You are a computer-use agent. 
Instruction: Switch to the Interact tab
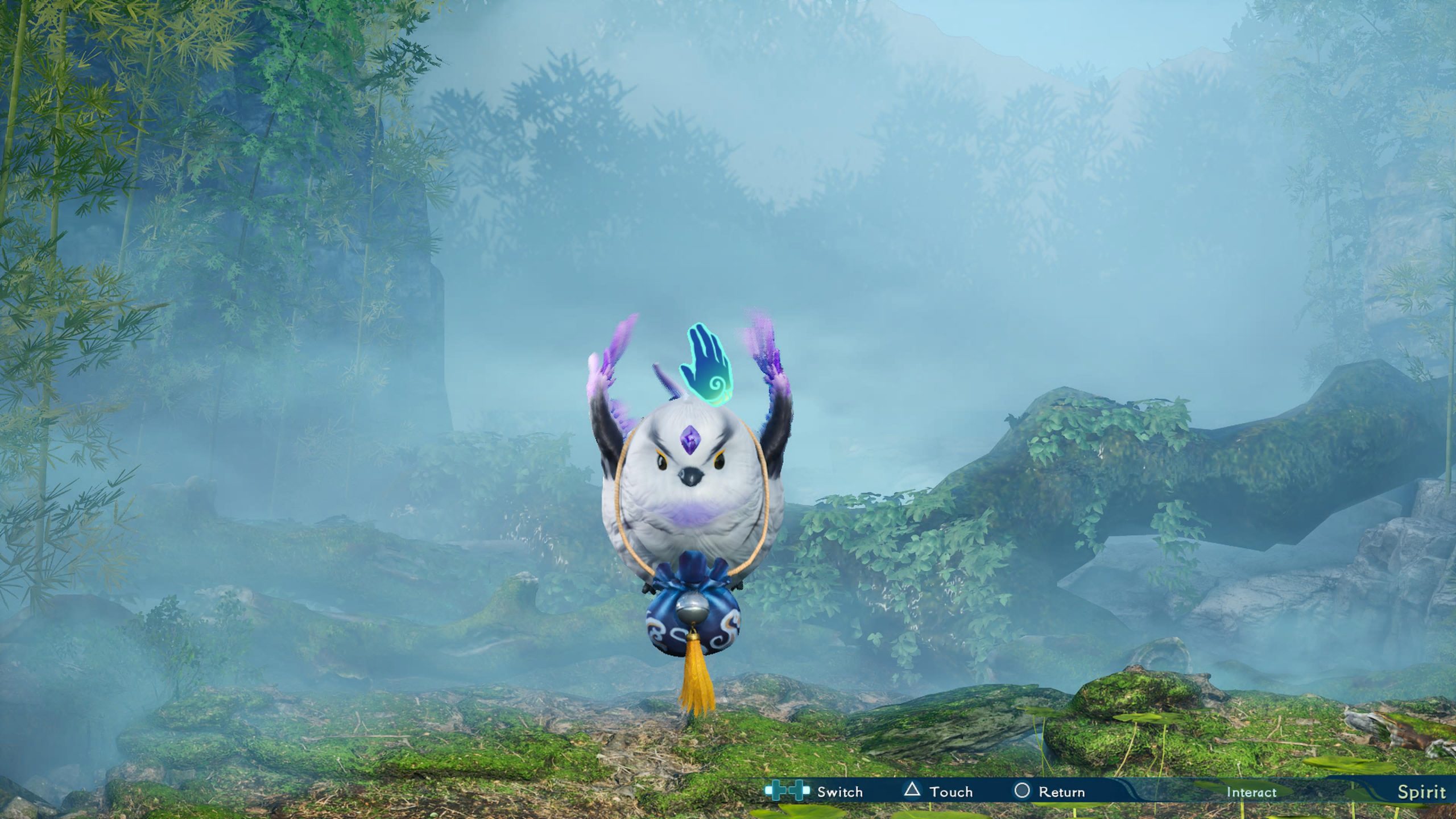point(1251,792)
